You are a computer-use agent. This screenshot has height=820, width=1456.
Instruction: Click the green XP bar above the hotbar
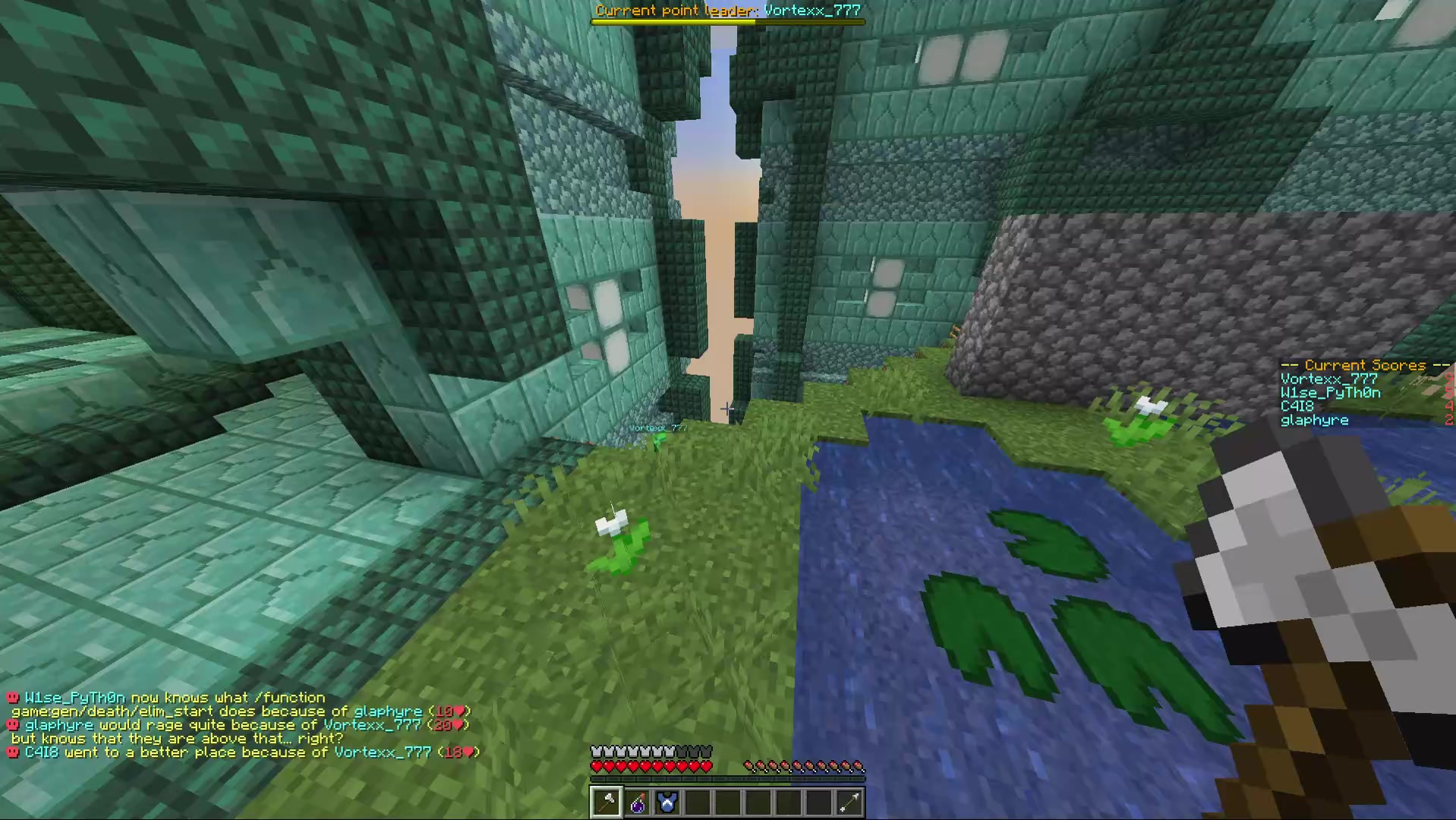729,778
